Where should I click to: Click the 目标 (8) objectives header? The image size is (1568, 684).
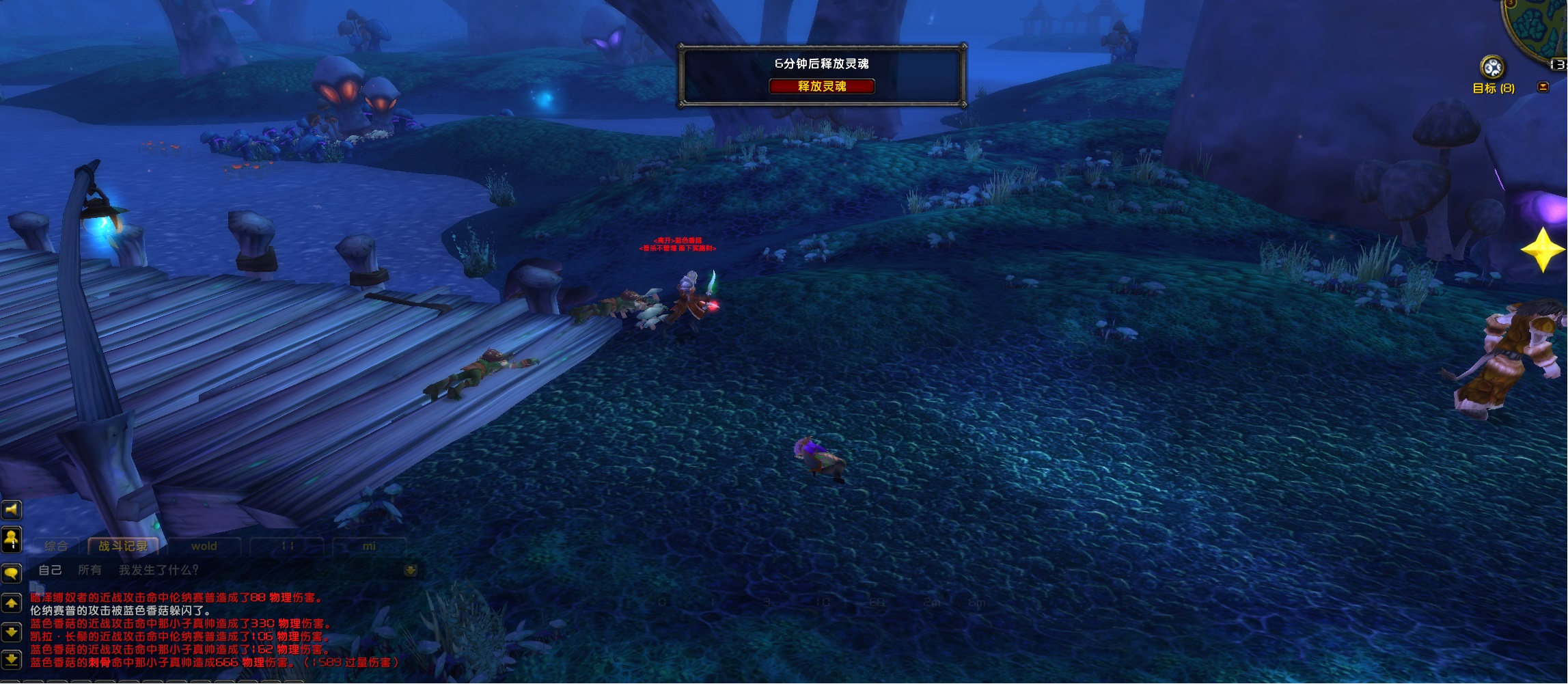(1493, 88)
